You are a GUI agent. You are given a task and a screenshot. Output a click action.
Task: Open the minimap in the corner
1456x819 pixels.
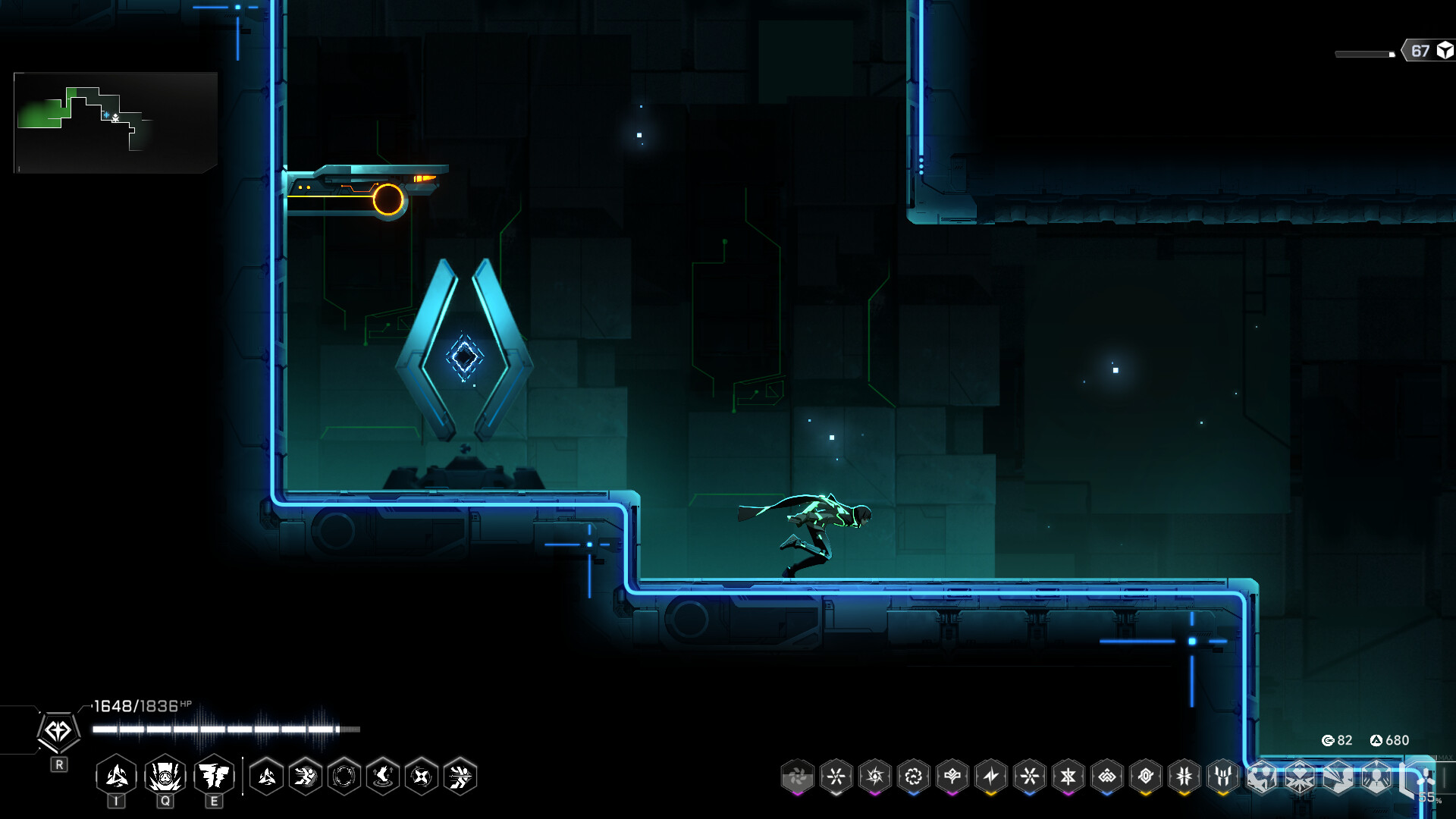115,122
